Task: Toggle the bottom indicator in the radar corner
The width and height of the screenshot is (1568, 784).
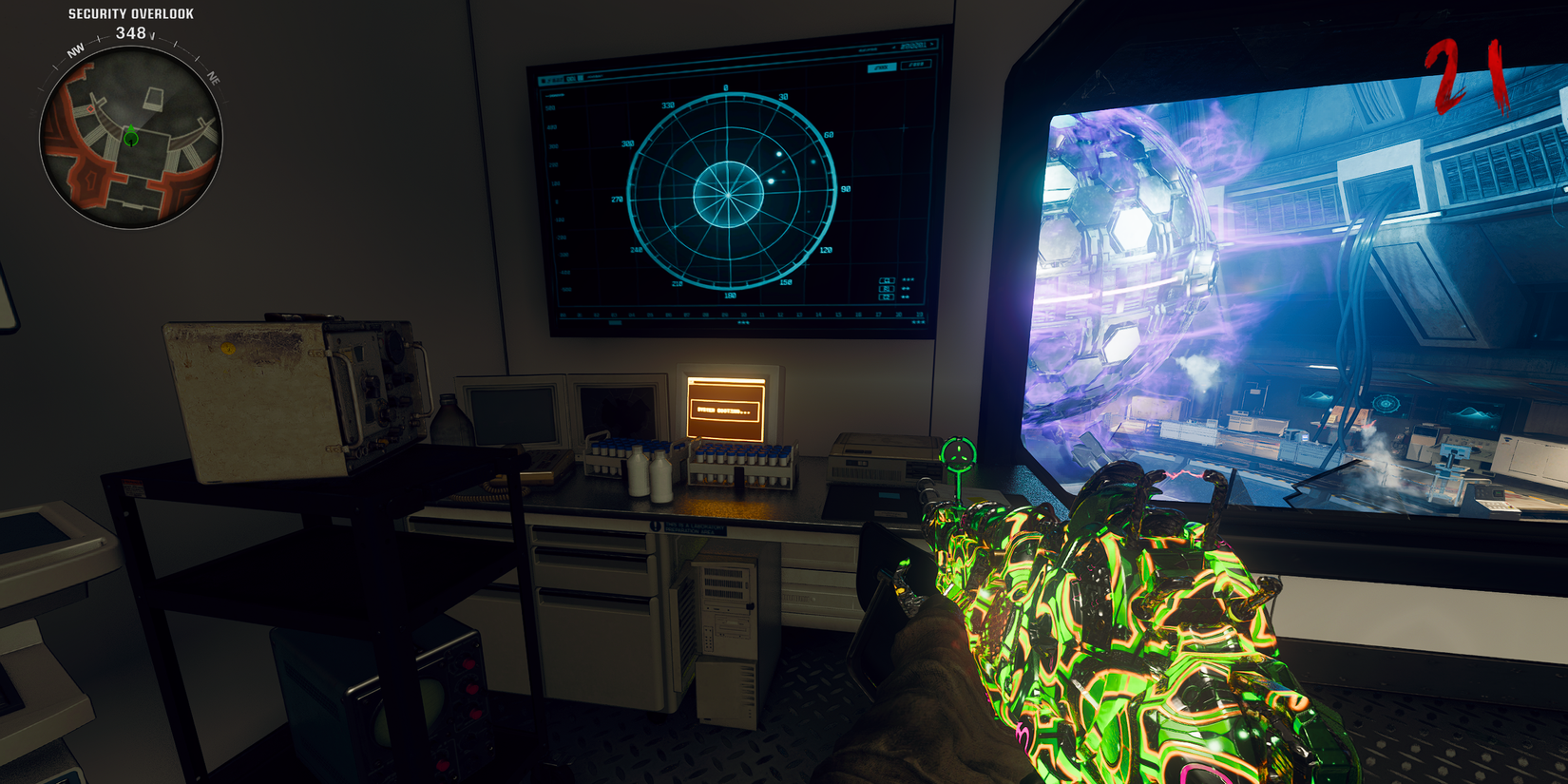Action: point(887,296)
